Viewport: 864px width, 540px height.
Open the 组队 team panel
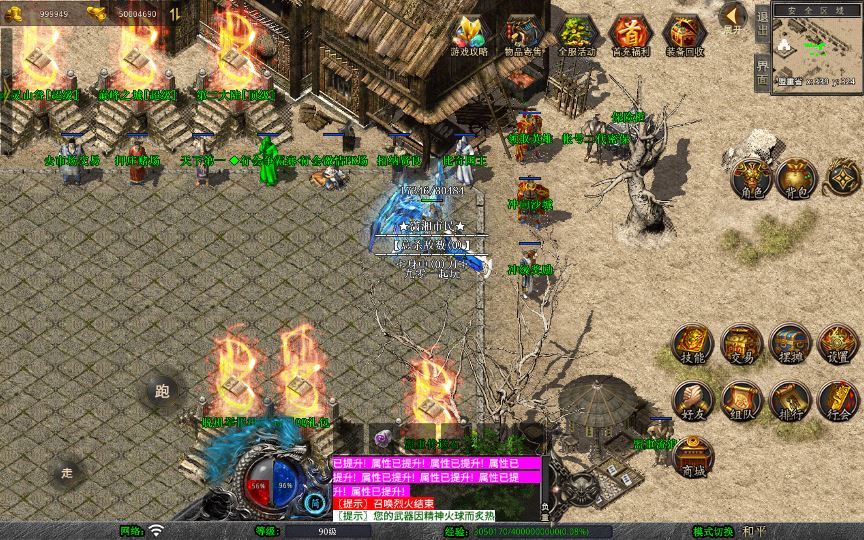[741, 400]
